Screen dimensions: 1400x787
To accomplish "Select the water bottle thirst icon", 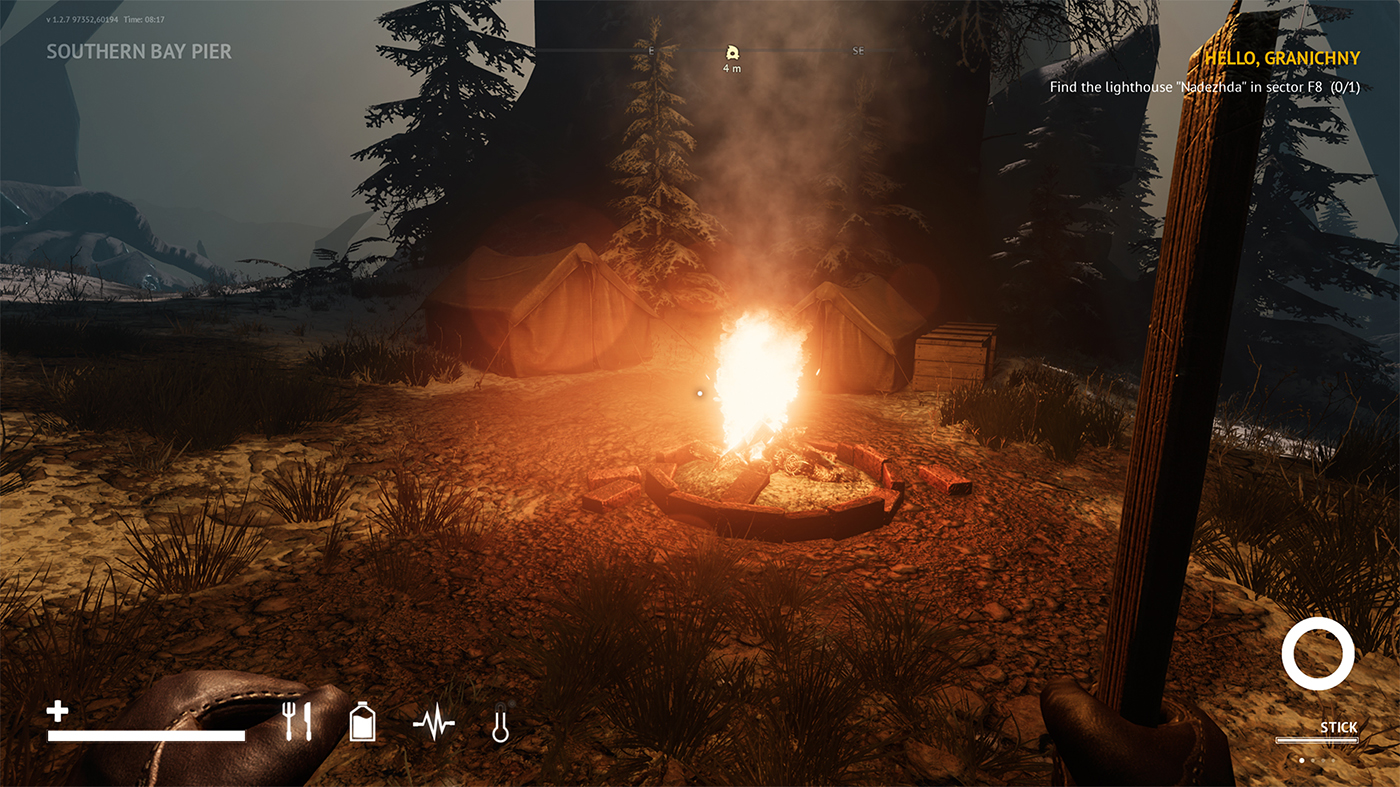I will [x=362, y=721].
